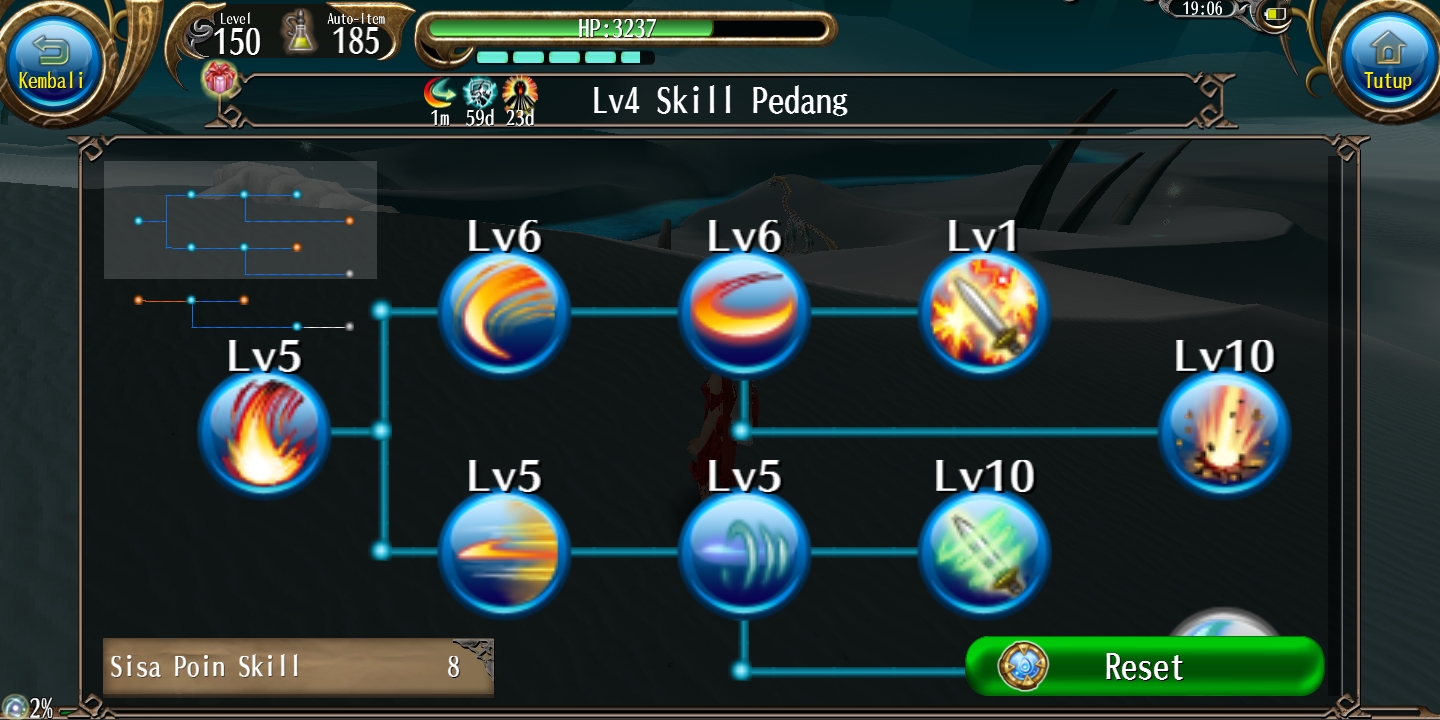This screenshot has width=1440, height=720.
Task: Select the Lv6 circular flame slash skill
Action: coord(744,311)
